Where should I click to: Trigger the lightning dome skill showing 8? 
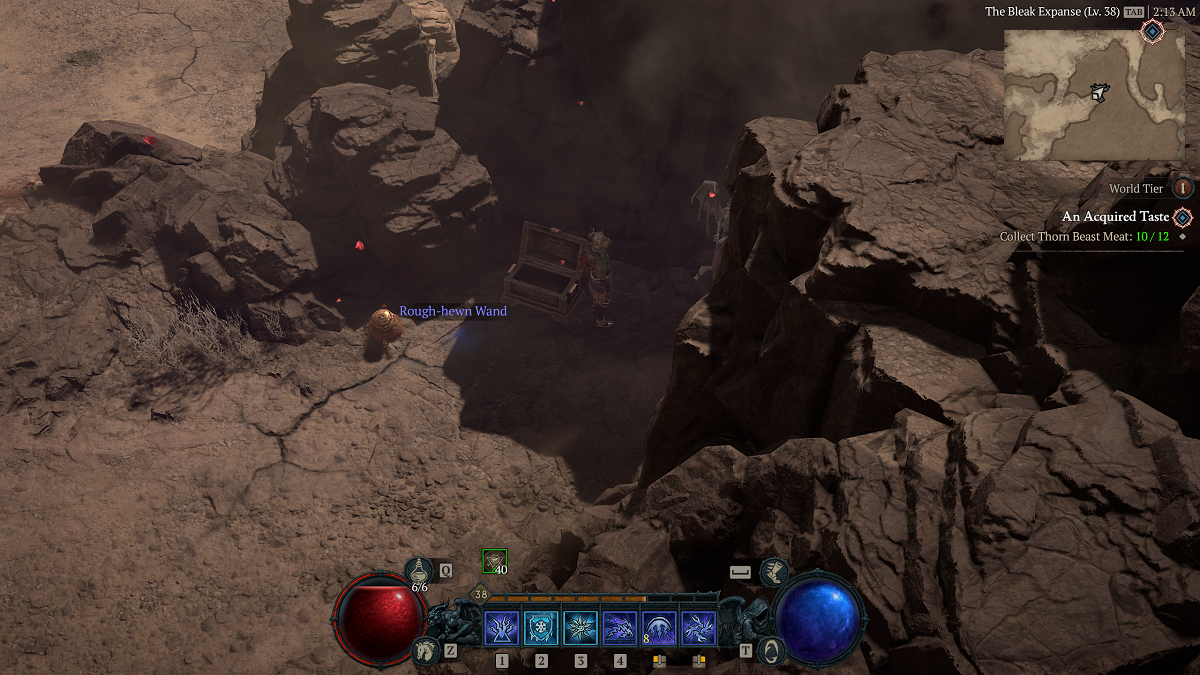pos(659,629)
